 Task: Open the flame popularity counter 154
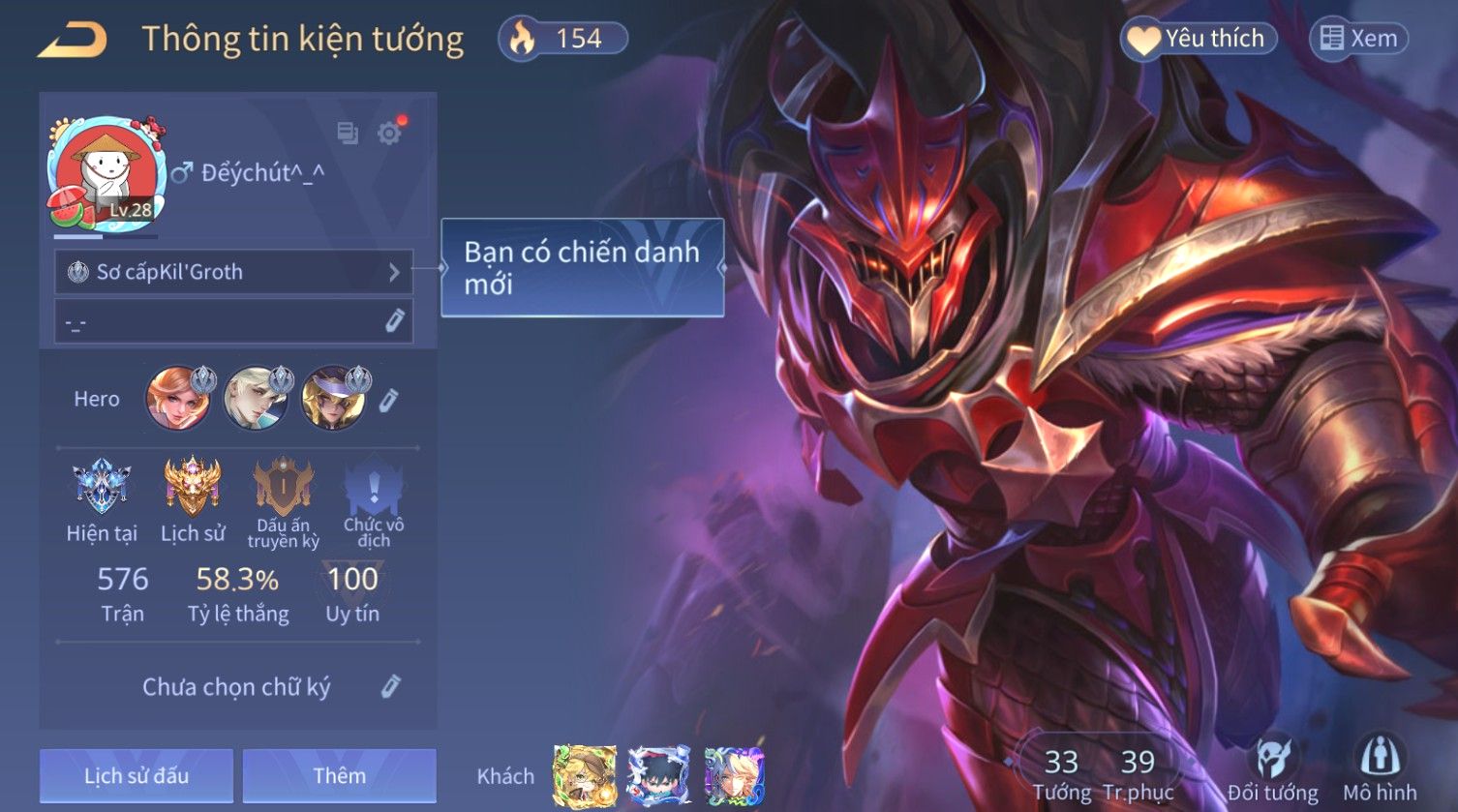563,39
